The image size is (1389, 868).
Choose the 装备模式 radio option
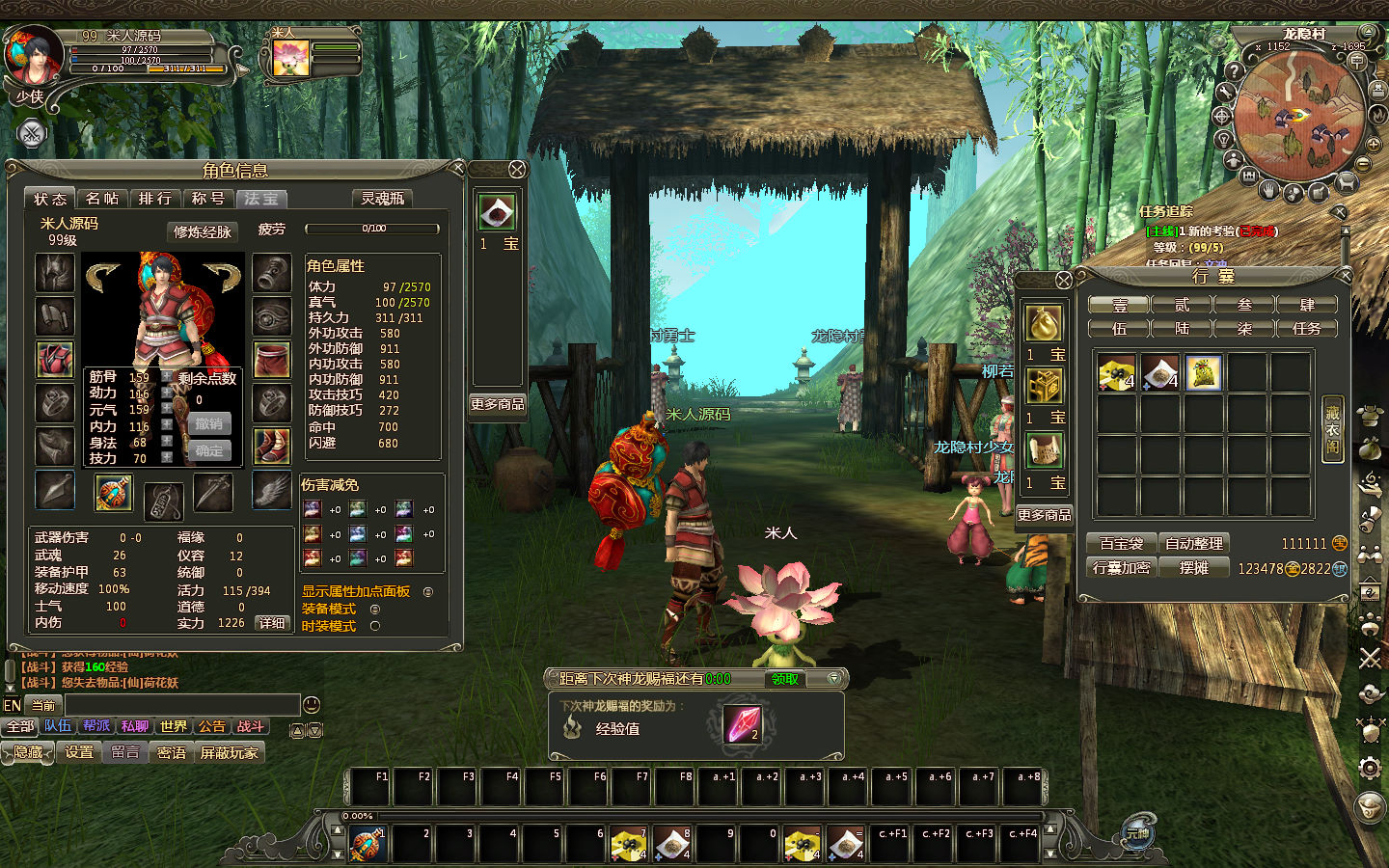[375, 609]
